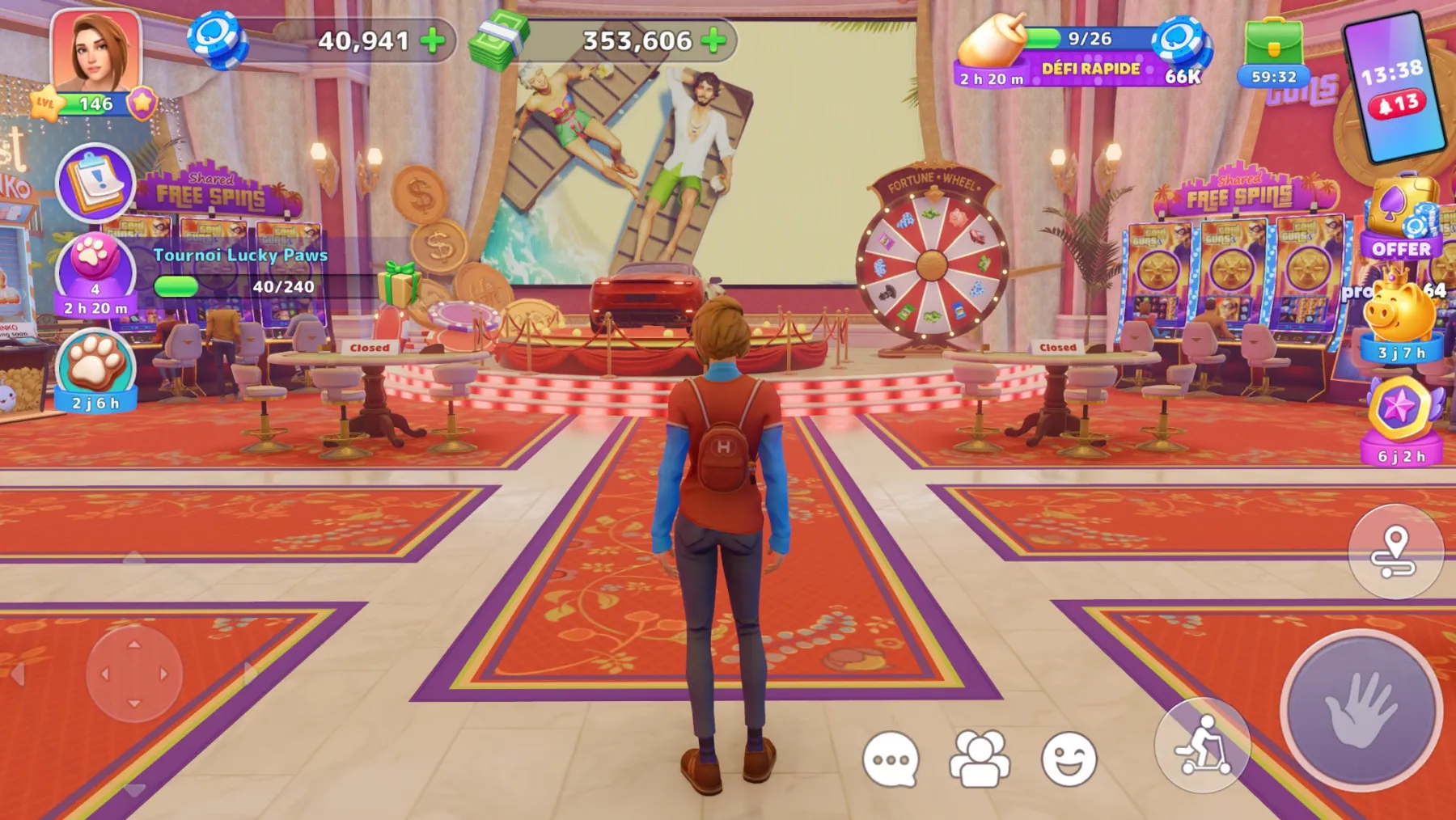This screenshot has height=820, width=1456.
Task: Tap the movement joystick pad
Action: (134, 674)
